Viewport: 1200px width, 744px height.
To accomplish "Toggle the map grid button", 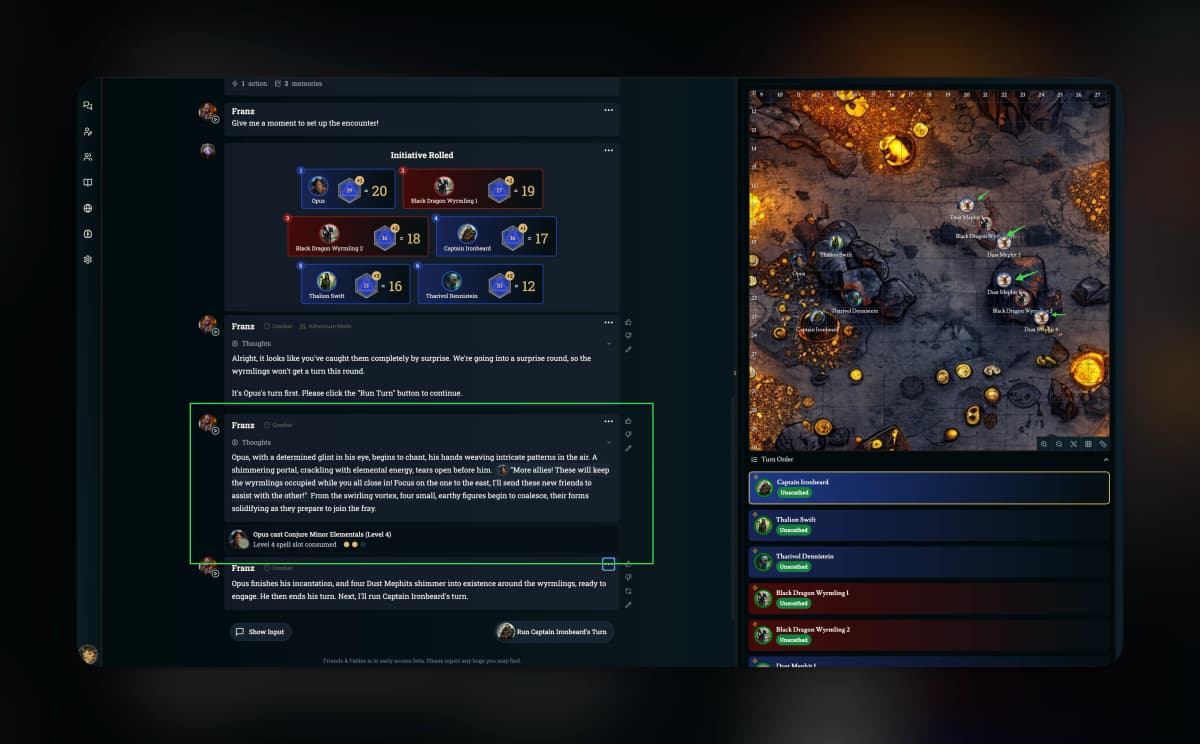I will [x=1088, y=443].
